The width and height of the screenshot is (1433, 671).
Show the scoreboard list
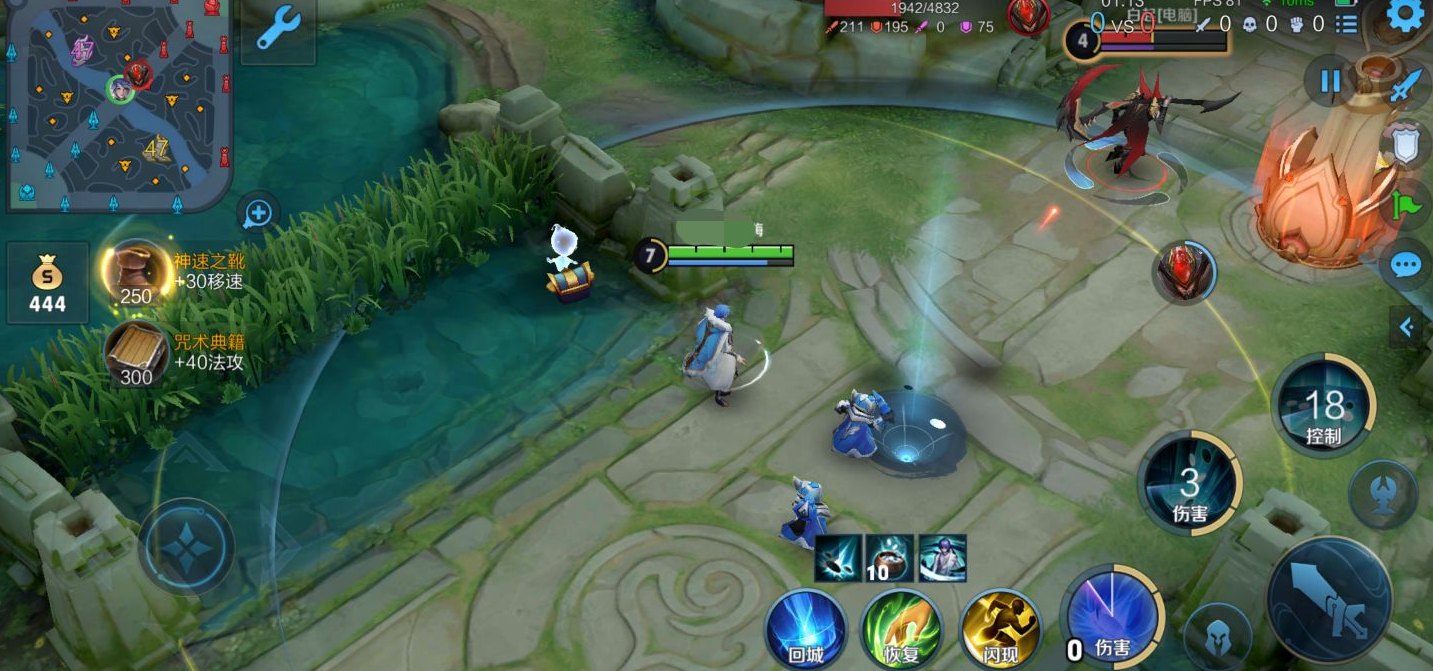coord(1346,24)
